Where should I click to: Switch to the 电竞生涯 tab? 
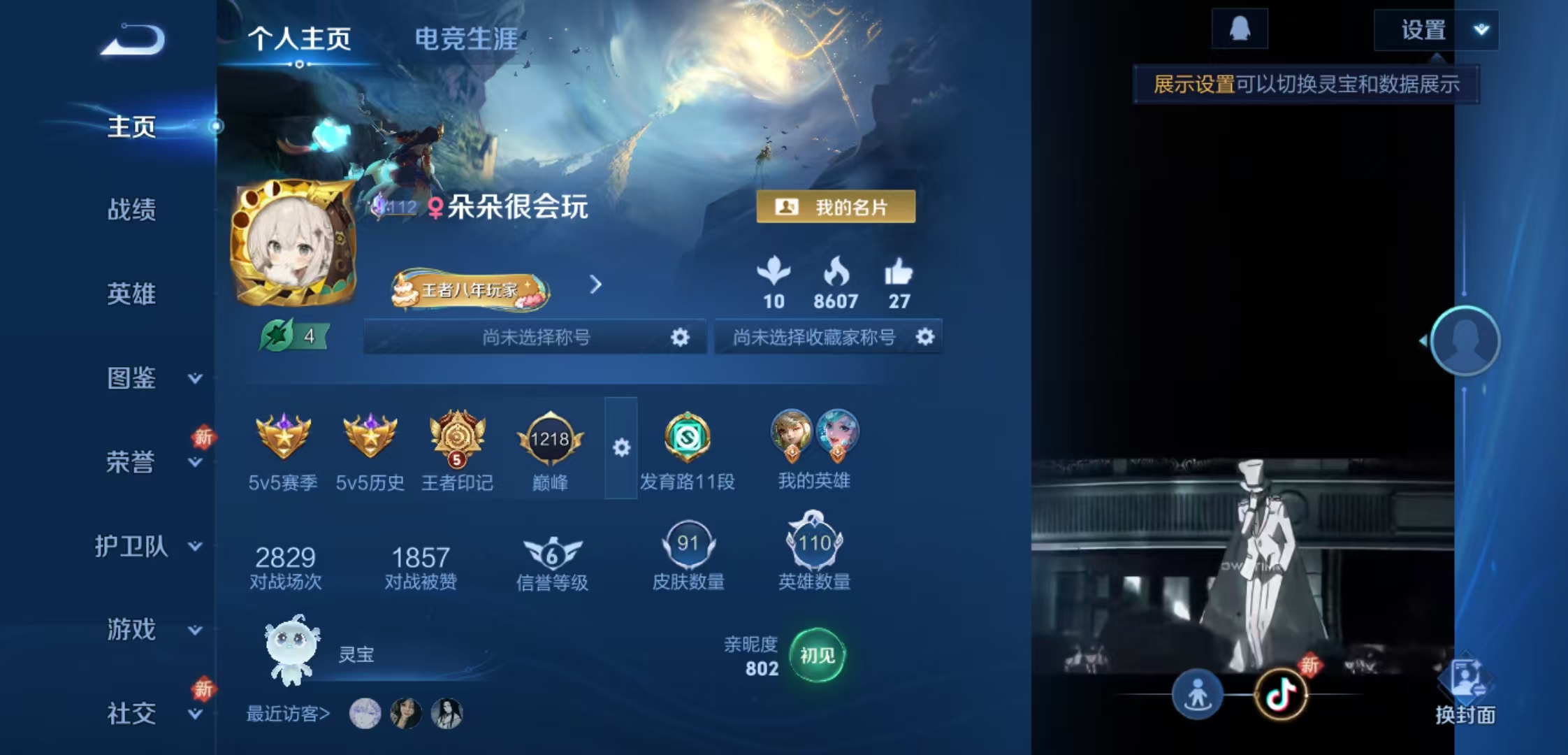[x=466, y=40]
